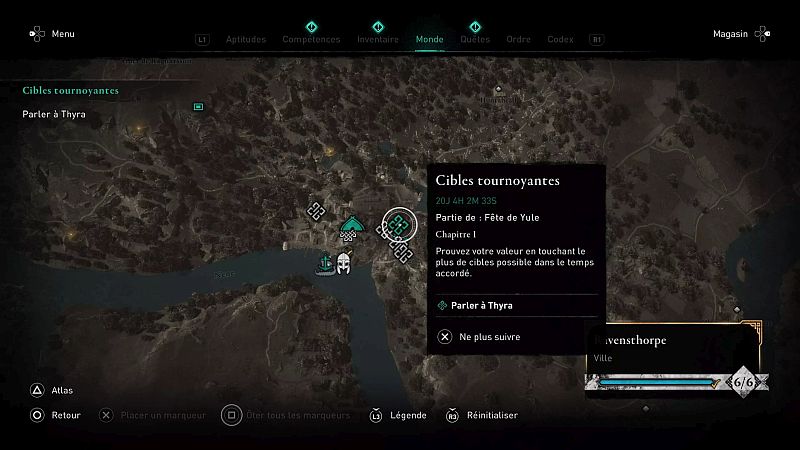This screenshot has width=800, height=450.
Task: Open the Quêtes tab
Action: pyautogui.click(x=475, y=40)
